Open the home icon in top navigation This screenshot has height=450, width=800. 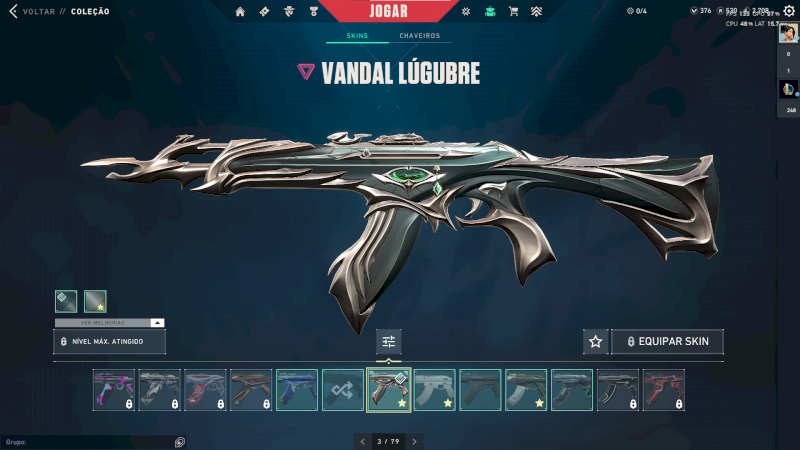click(240, 12)
